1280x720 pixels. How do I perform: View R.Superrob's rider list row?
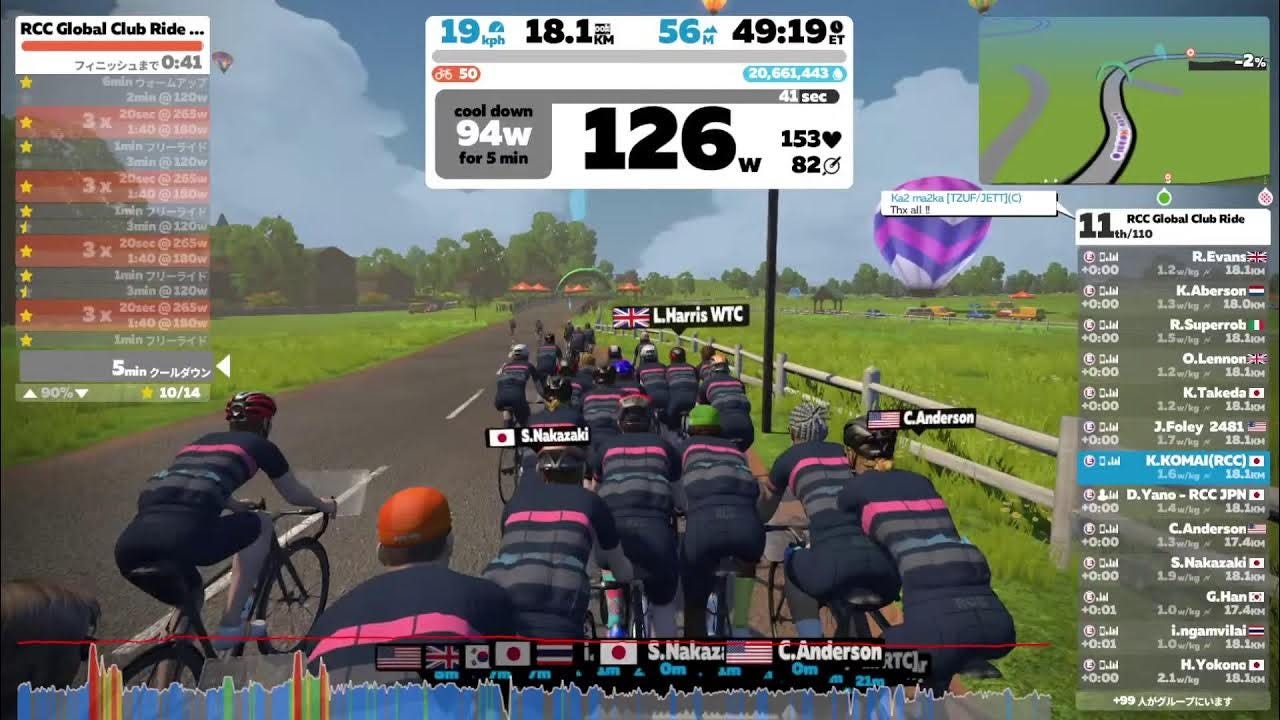[1173, 331]
